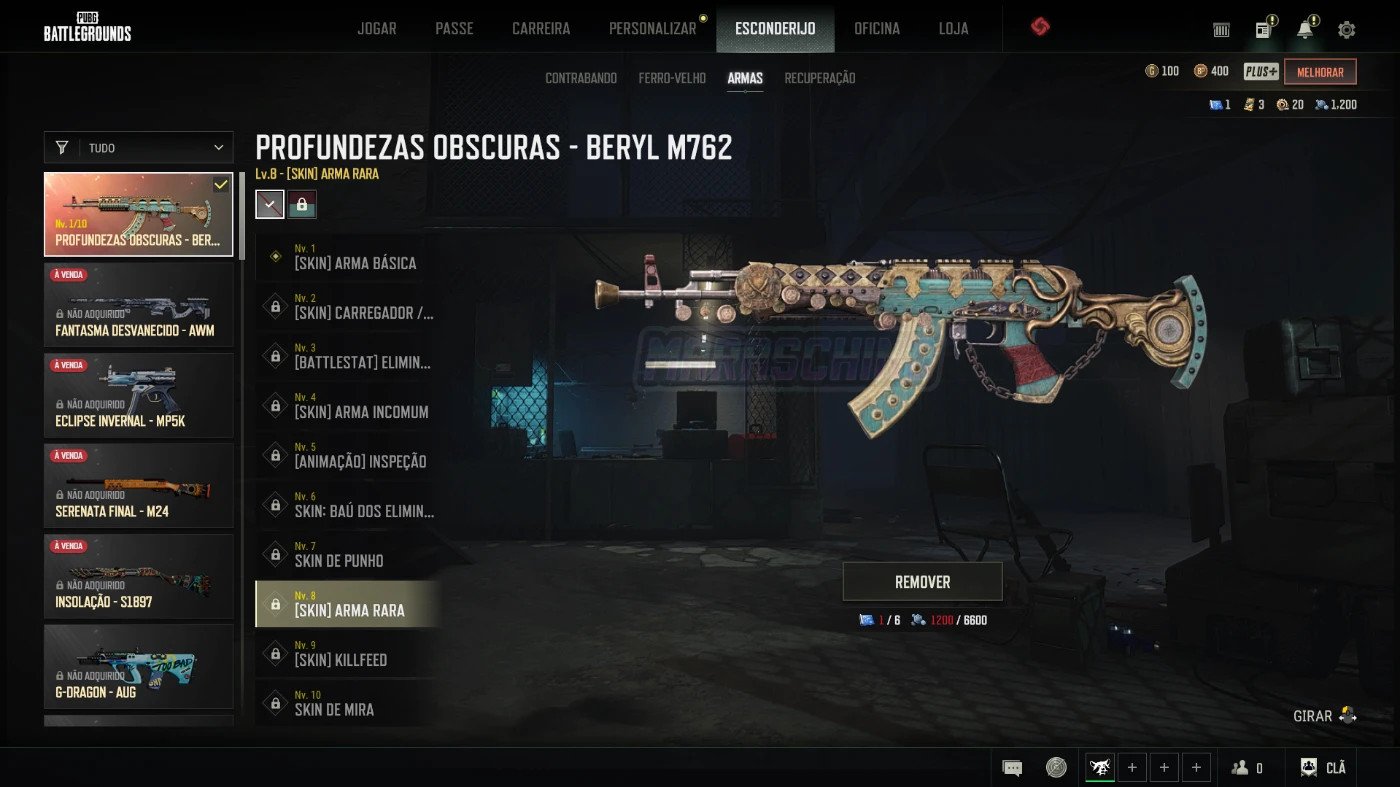This screenshot has width=1400, height=787.
Task: Open the settings gear icon
Action: (x=1347, y=29)
